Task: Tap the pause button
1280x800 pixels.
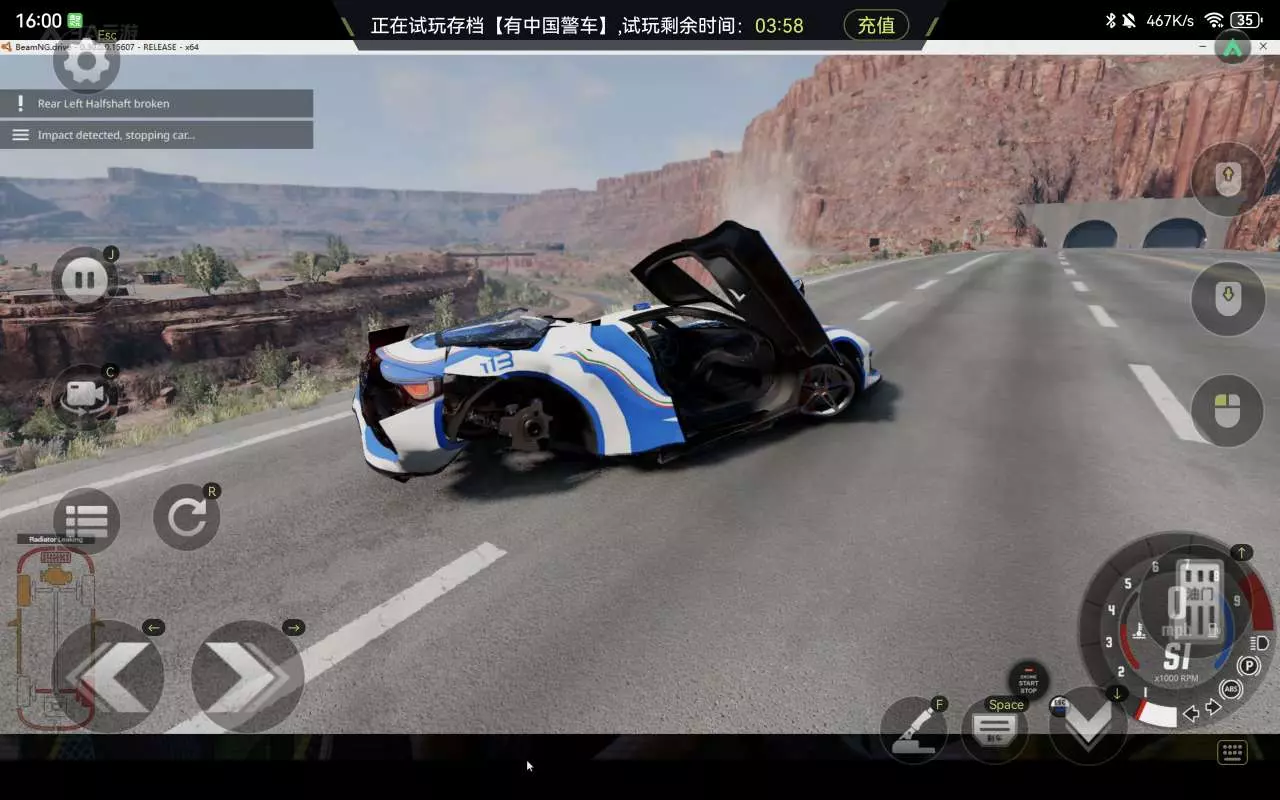Action: coord(84,280)
